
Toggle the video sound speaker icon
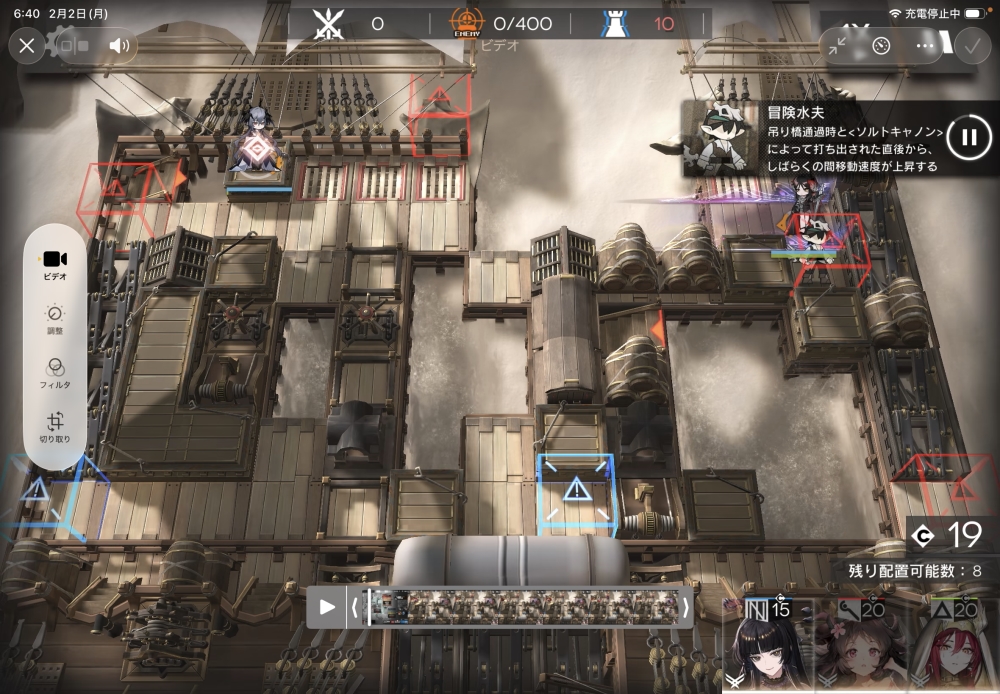pos(120,45)
